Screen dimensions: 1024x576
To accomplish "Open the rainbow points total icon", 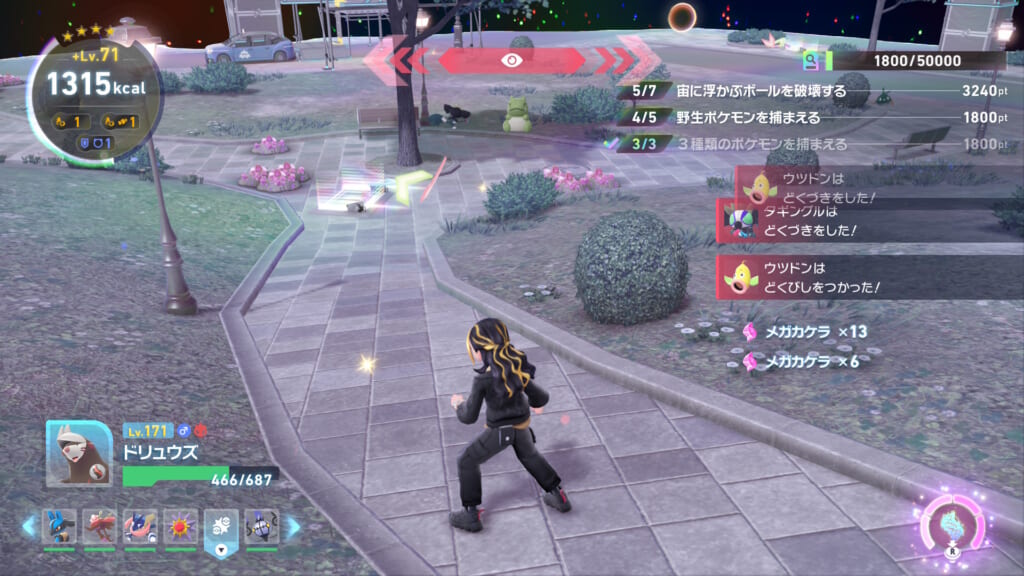I will pos(813,61).
